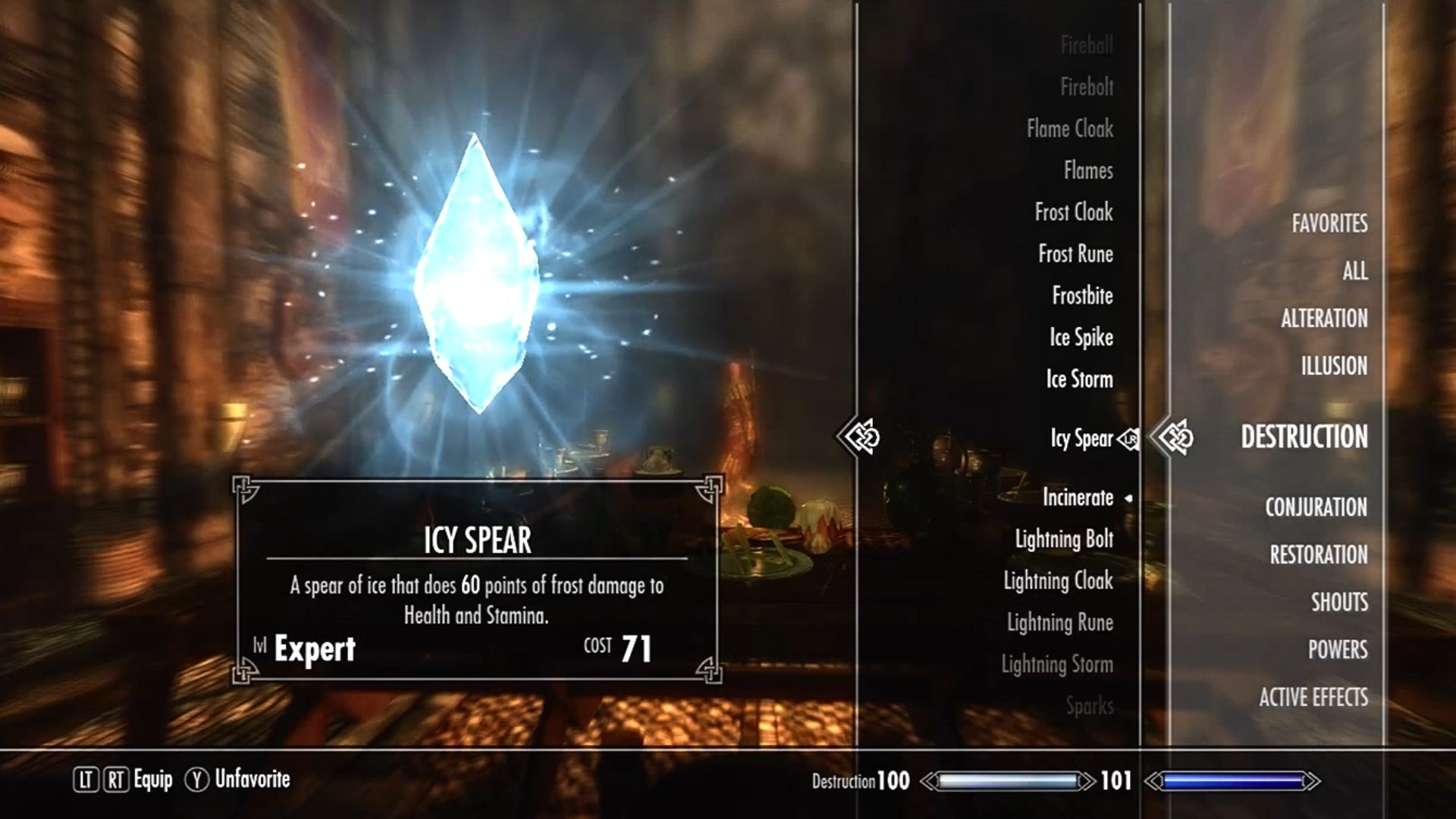Open the Favorites category
The height and width of the screenshot is (819, 1456).
pyautogui.click(x=1329, y=224)
